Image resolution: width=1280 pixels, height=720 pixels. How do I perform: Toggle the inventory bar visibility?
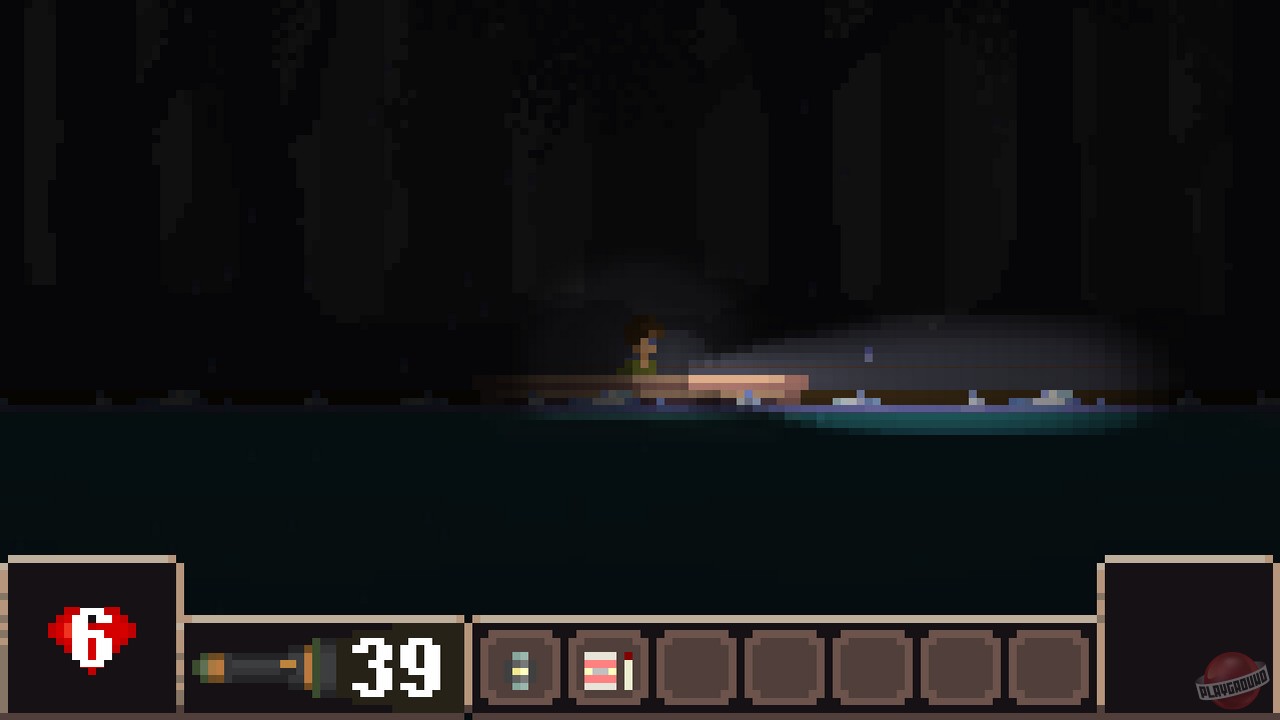(x=785, y=670)
